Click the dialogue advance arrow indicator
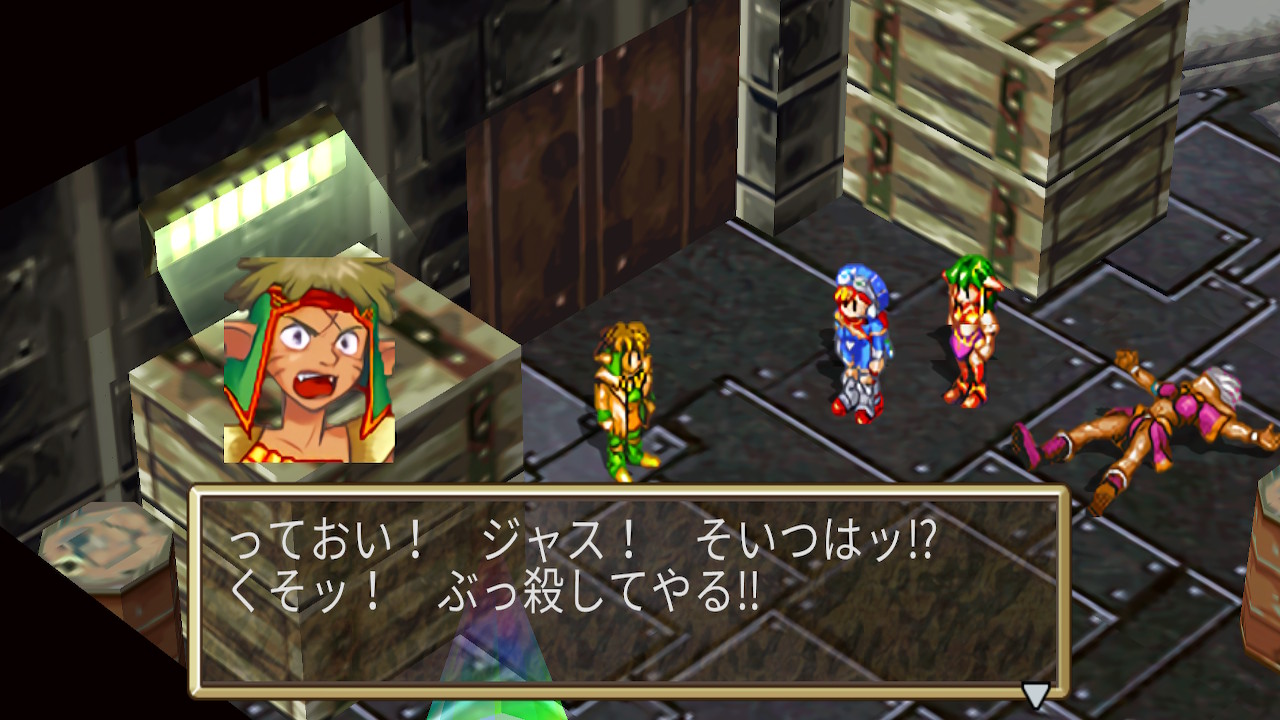This screenshot has height=720, width=1280. click(1035, 694)
